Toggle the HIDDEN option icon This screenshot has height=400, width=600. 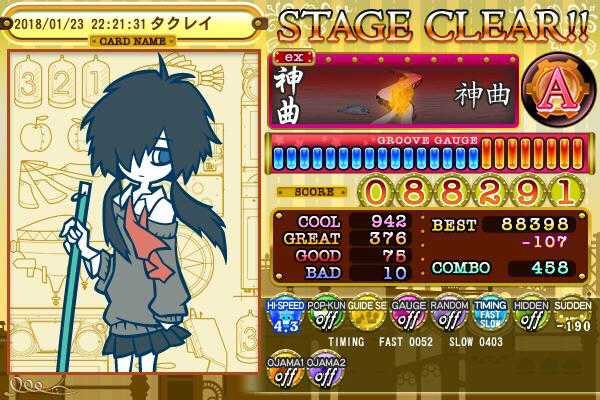[529, 318]
